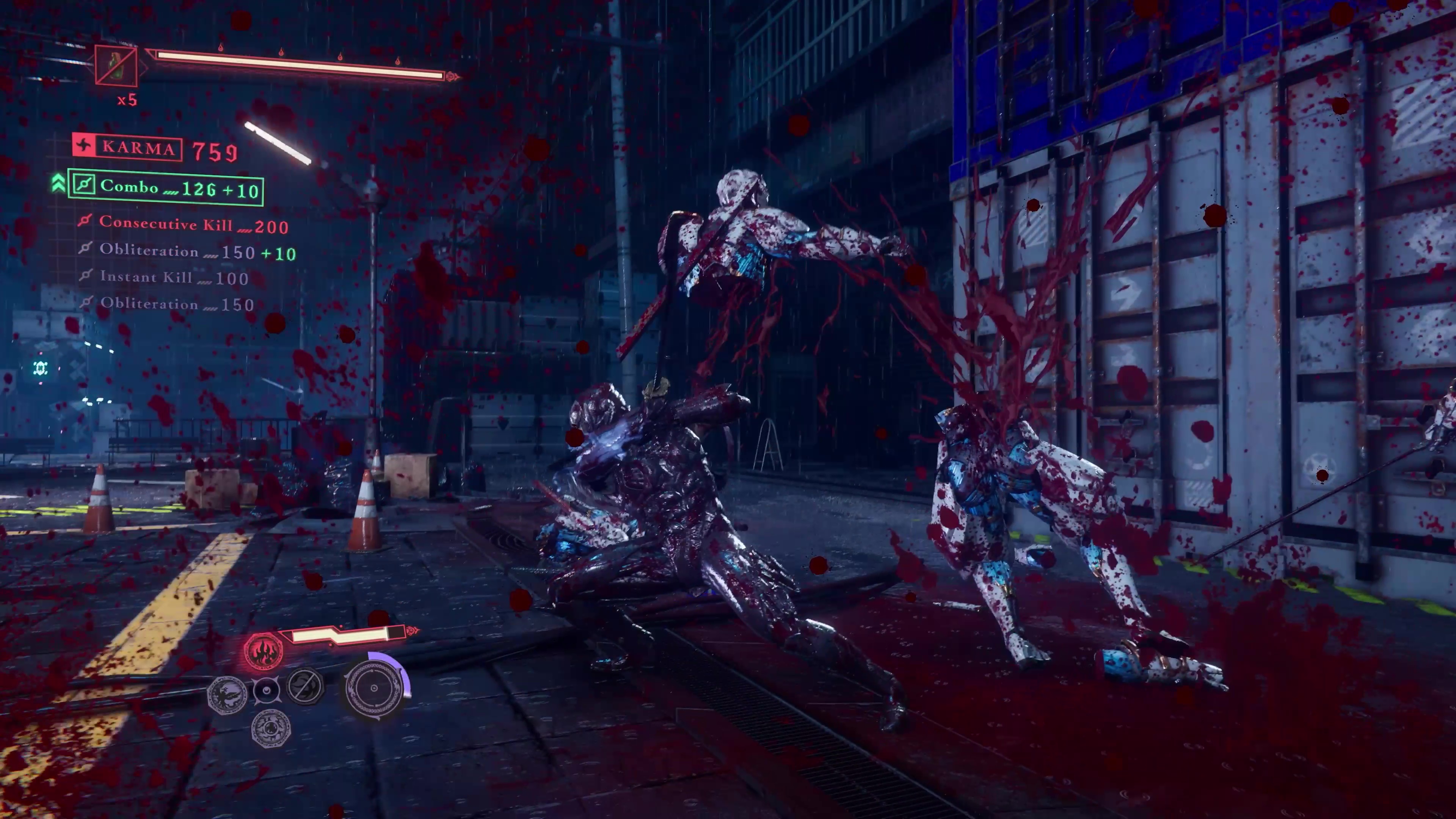Click the large circular gauge dial

[374, 689]
